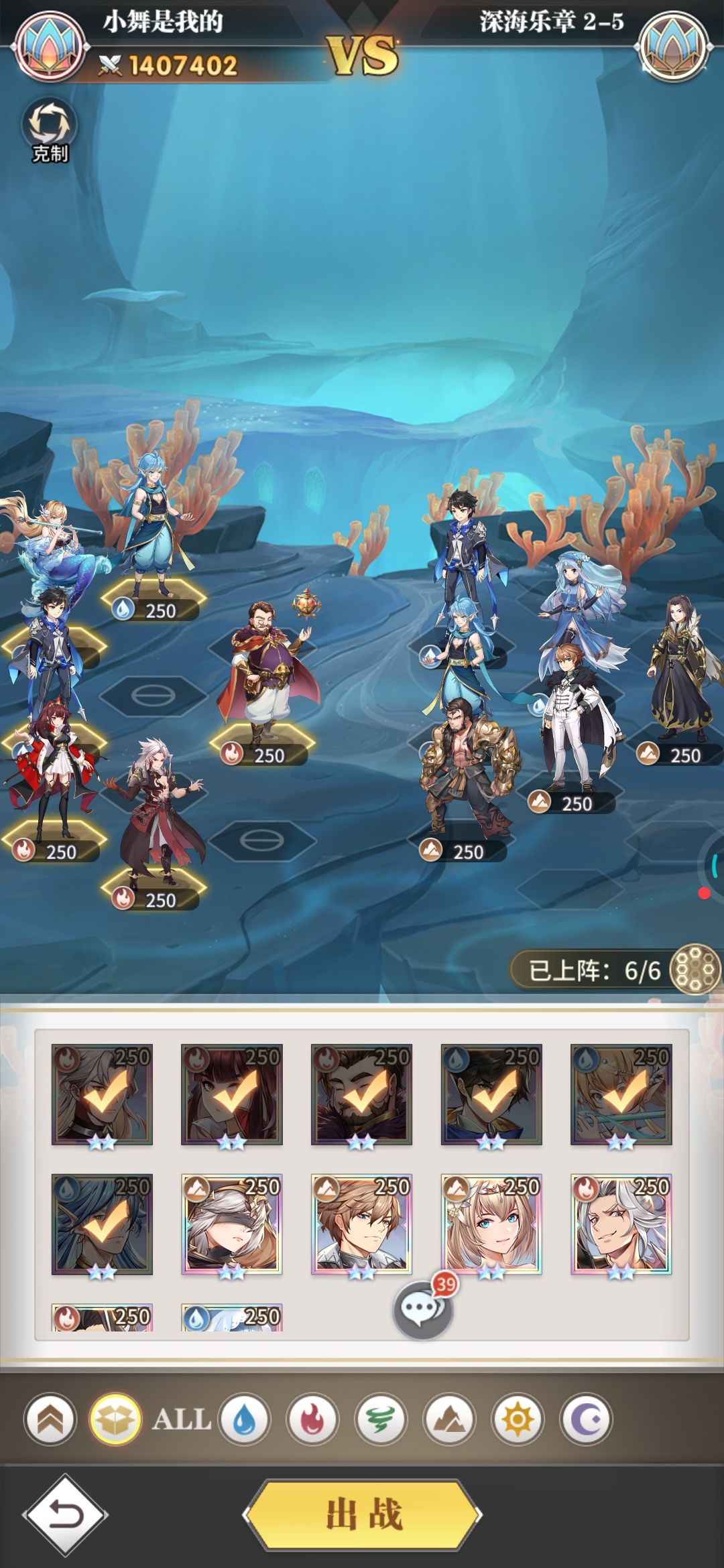Image resolution: width=724 pixels, height=1568 pixels.
Task: Filter heroes by wind element
Action: 381,1419
